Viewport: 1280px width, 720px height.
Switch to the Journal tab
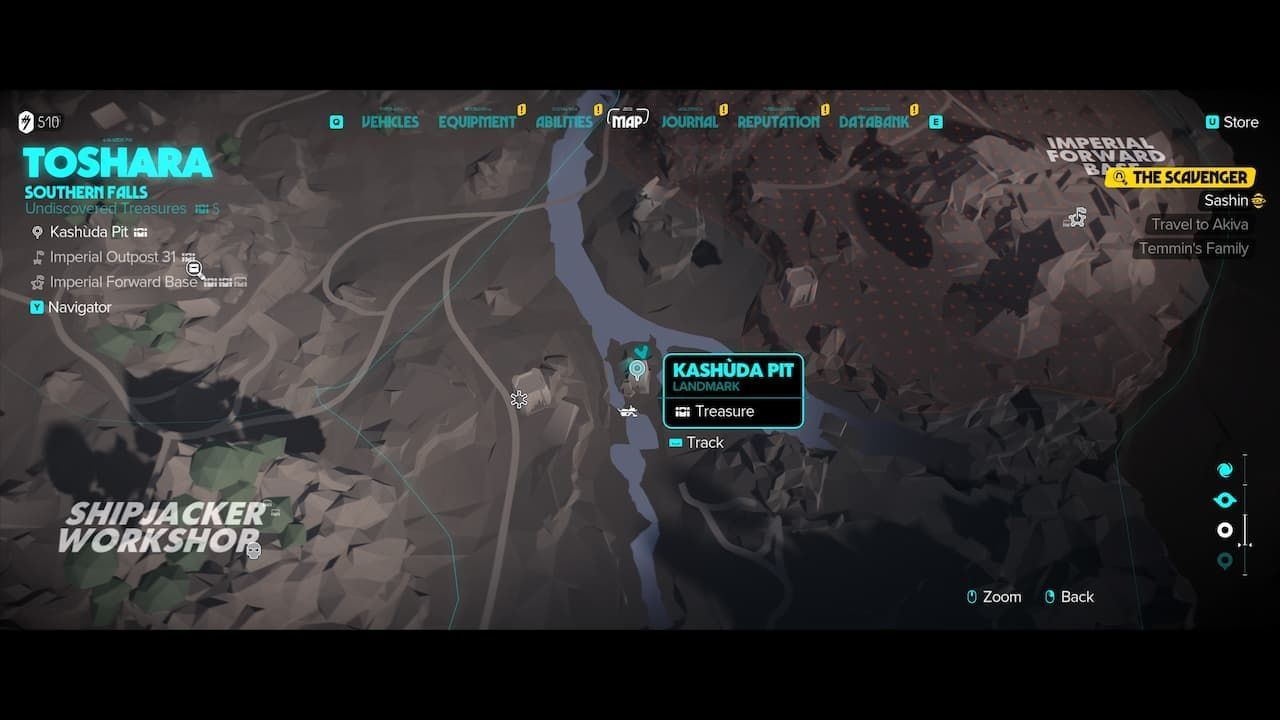pyautogui.click(x=690, y=121)
